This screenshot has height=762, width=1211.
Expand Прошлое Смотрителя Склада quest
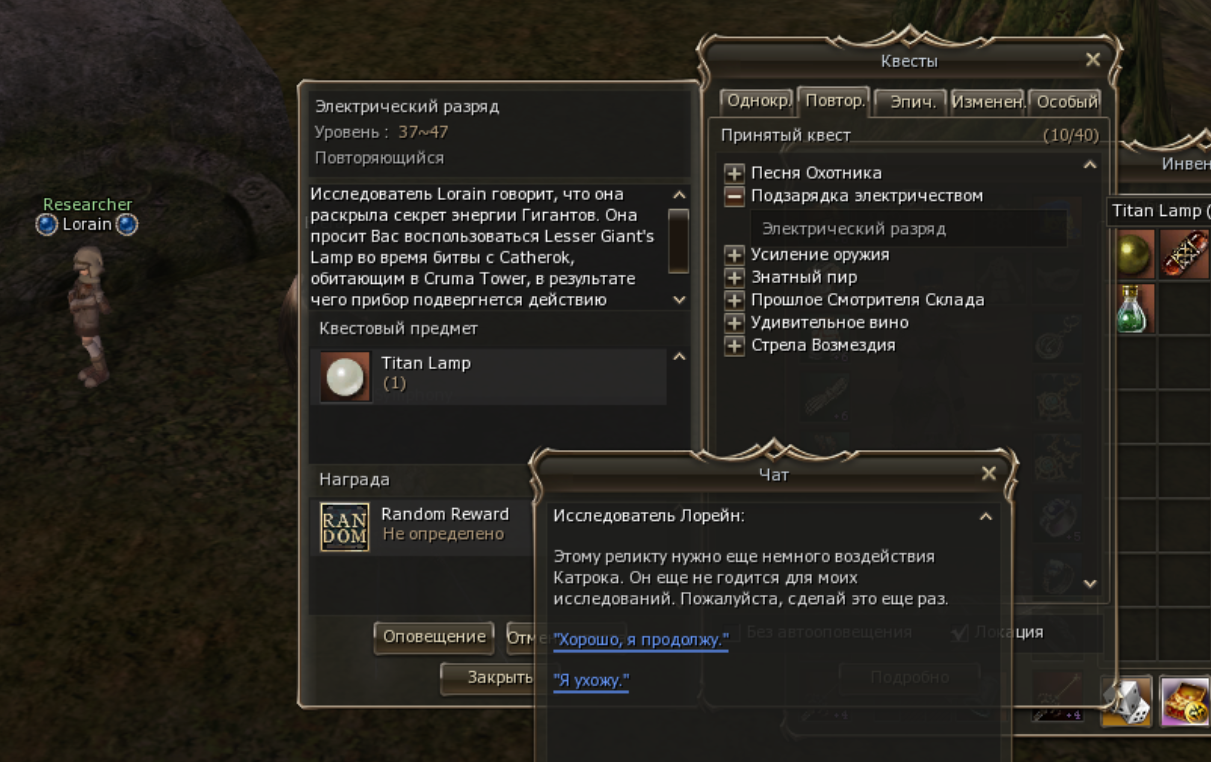pyautogui.click(x=735, y=300)
